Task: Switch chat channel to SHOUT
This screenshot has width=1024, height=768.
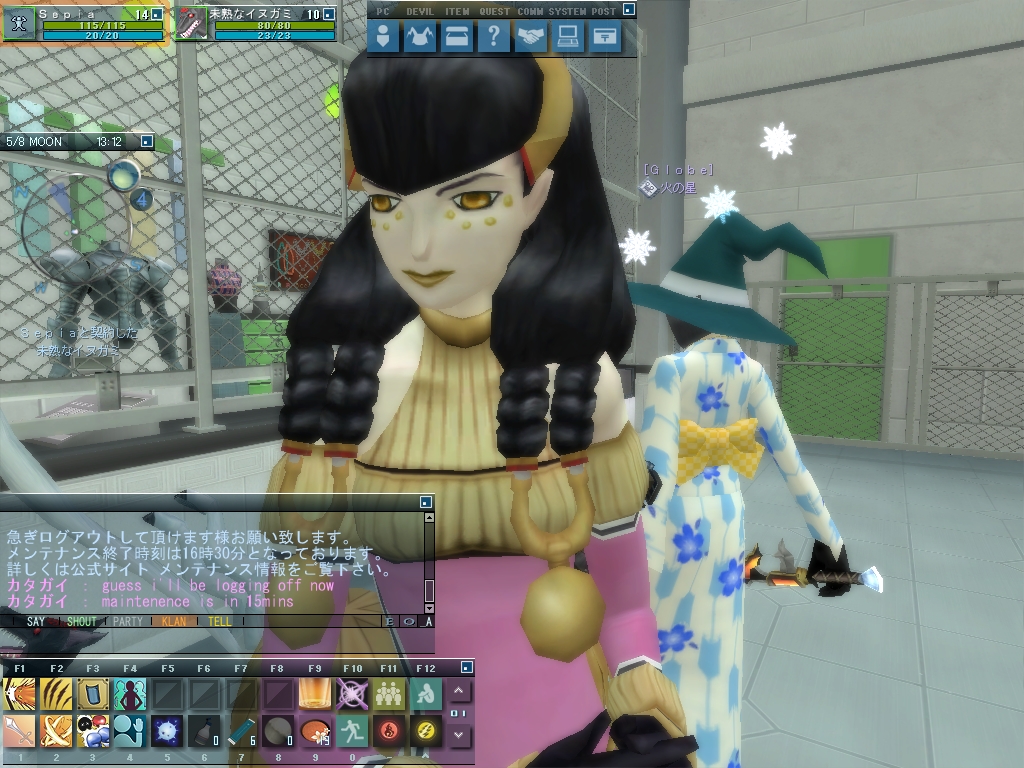Action: click(81, 621)
